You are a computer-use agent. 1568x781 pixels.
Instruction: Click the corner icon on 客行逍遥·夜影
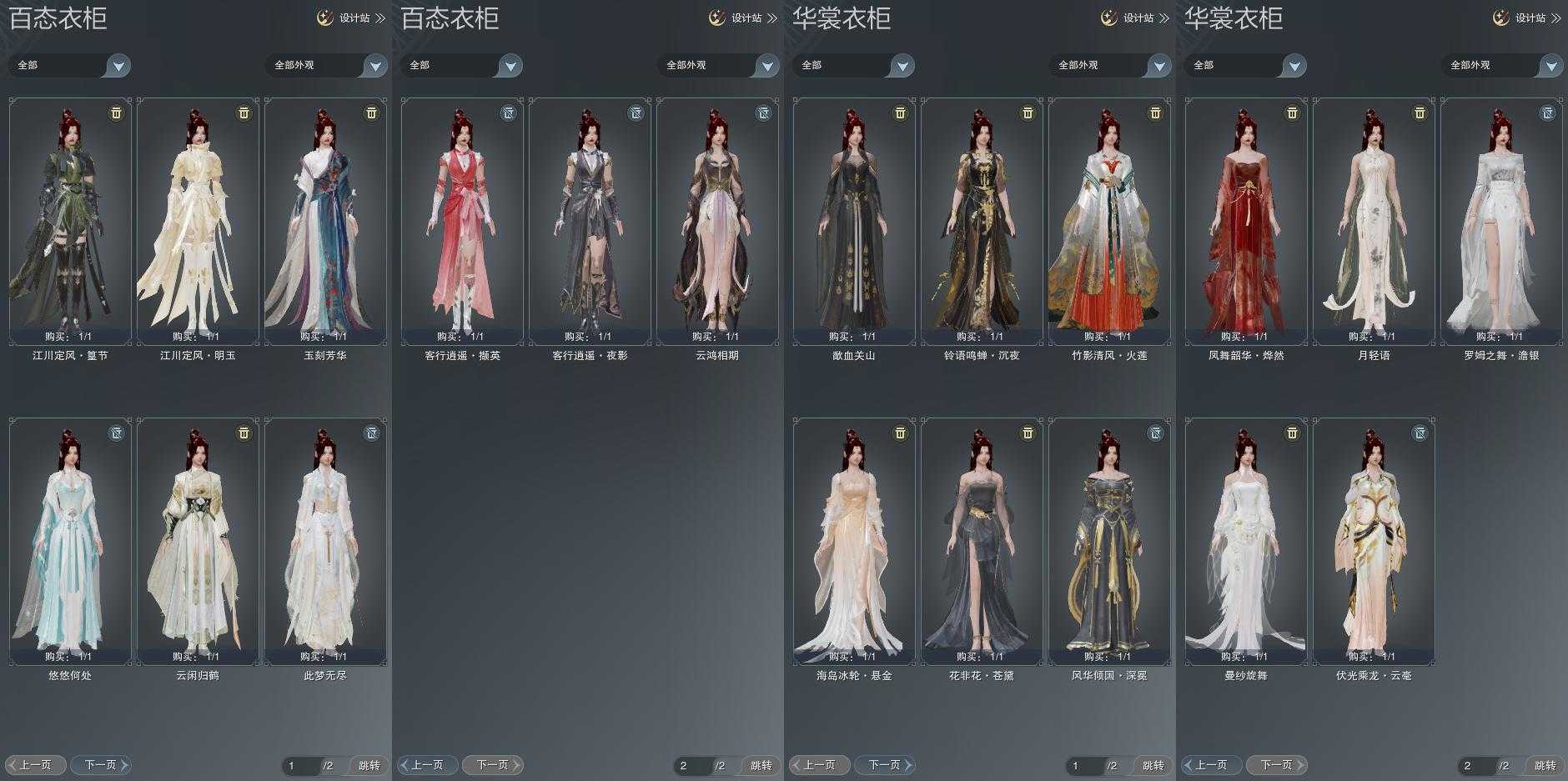(x=636, y=113)
